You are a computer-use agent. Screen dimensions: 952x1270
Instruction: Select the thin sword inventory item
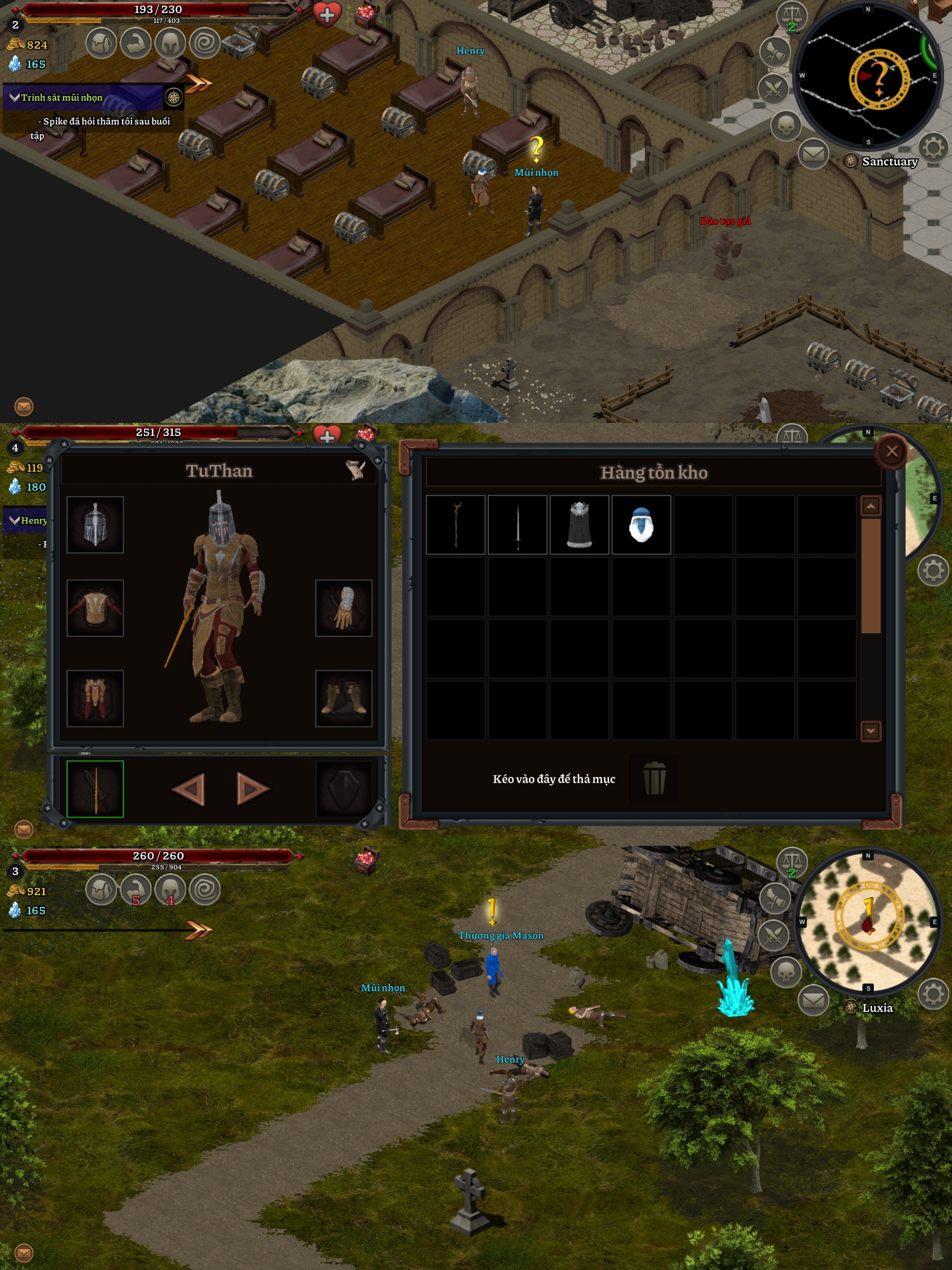point(517,524)
